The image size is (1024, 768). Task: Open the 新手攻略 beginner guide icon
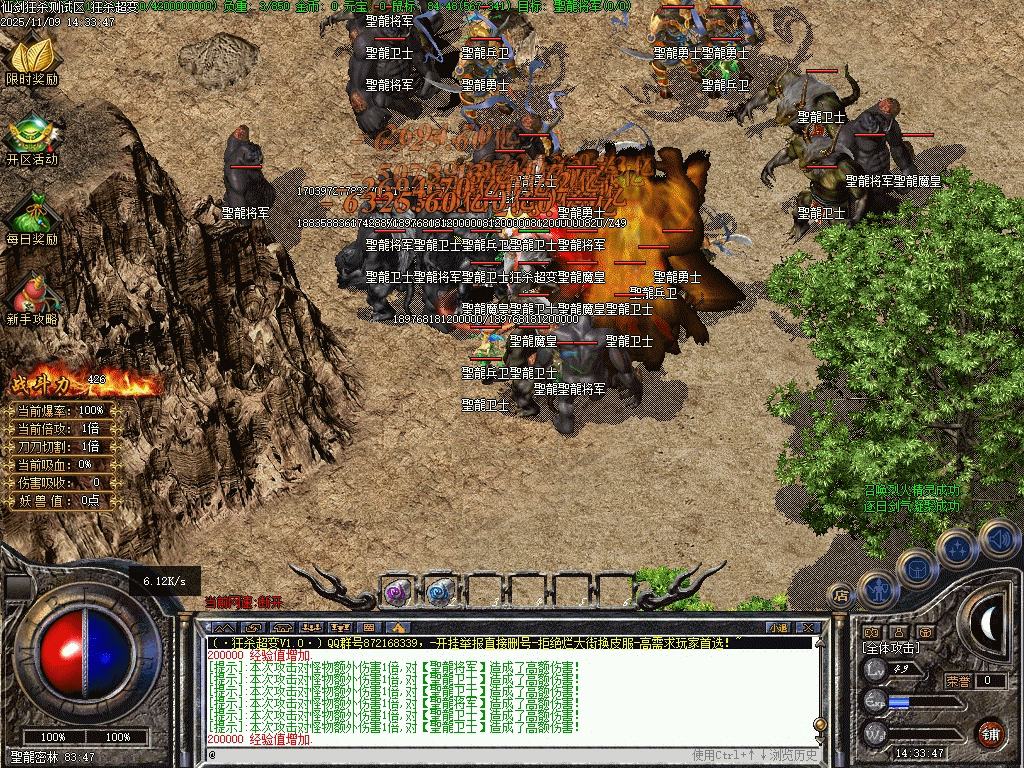point(31,297)
